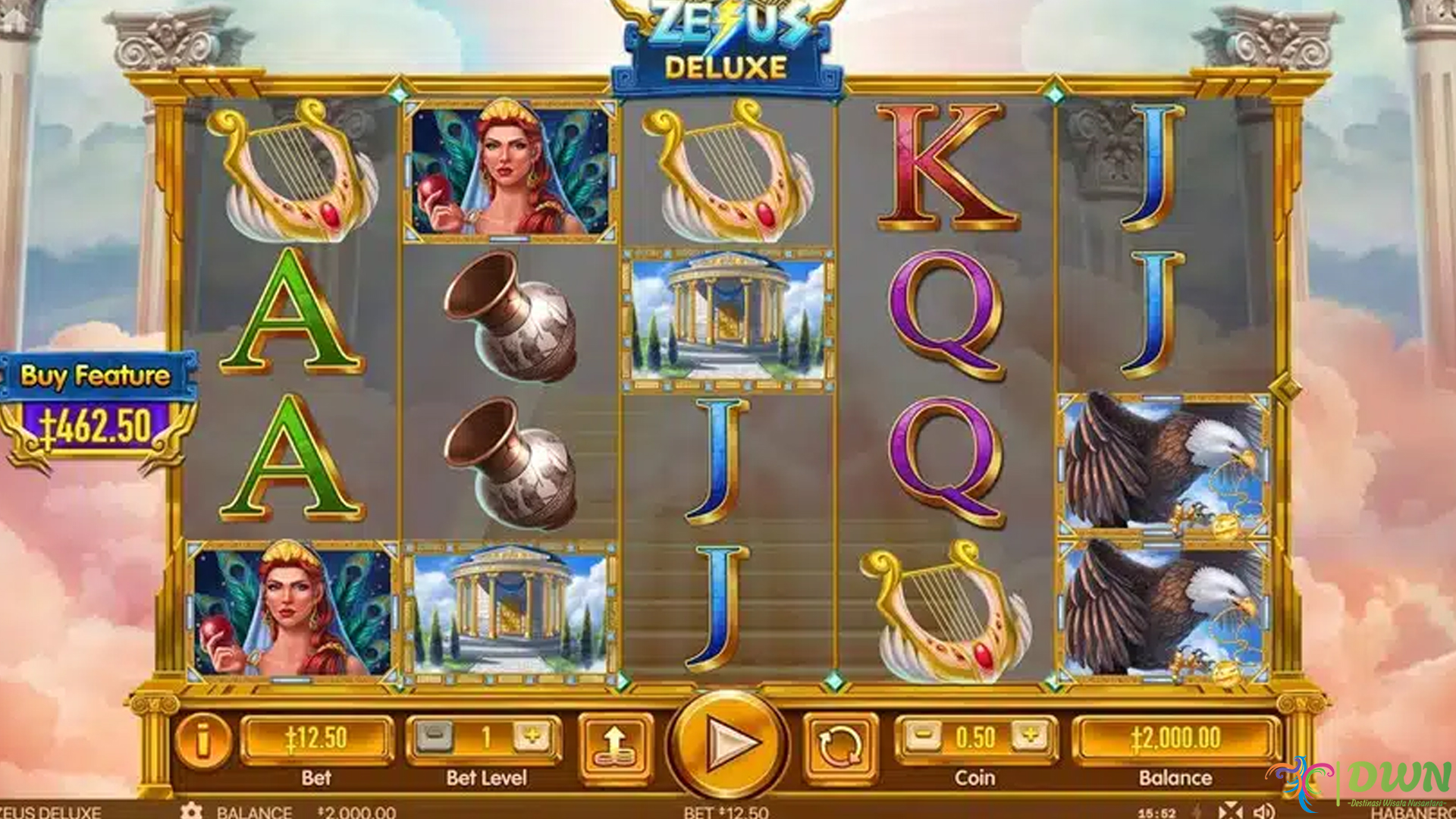Mute game audio with the speaker icon
The height and width of the screenshot is (819, 1456).
(x=1265, y=810)
